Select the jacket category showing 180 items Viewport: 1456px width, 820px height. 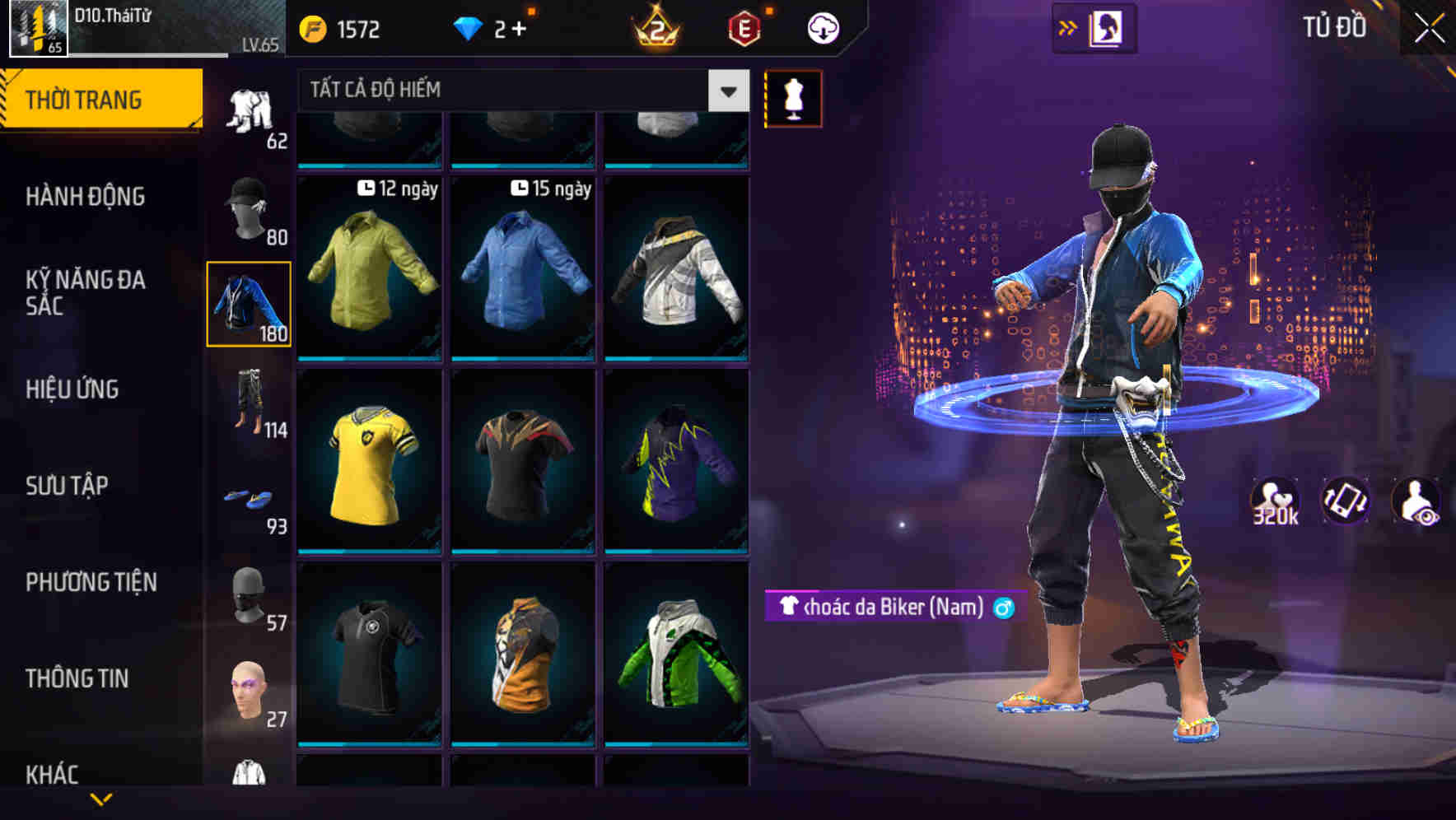250,305
